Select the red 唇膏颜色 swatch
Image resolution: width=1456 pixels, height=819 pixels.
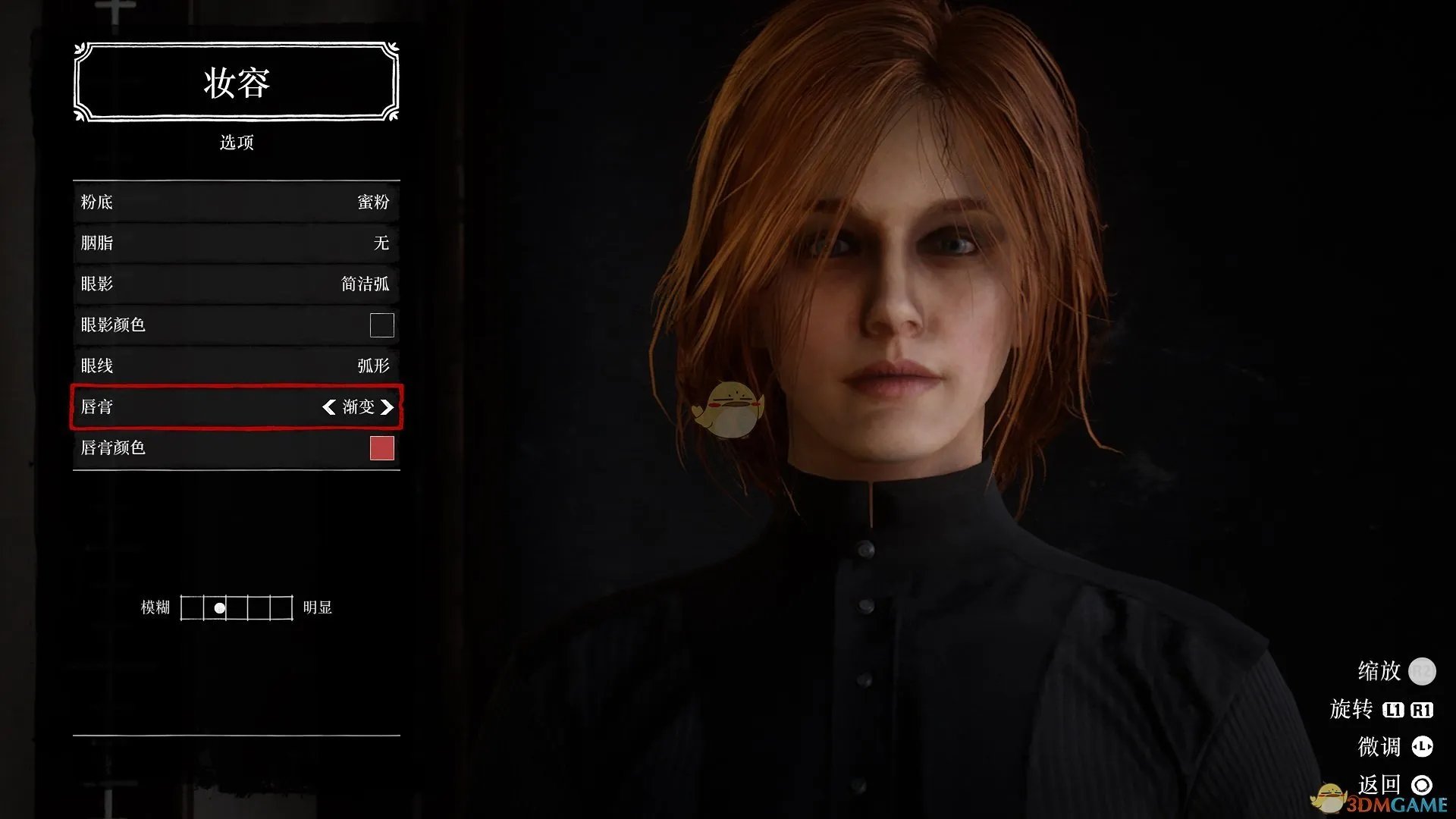tap(381, 448)
